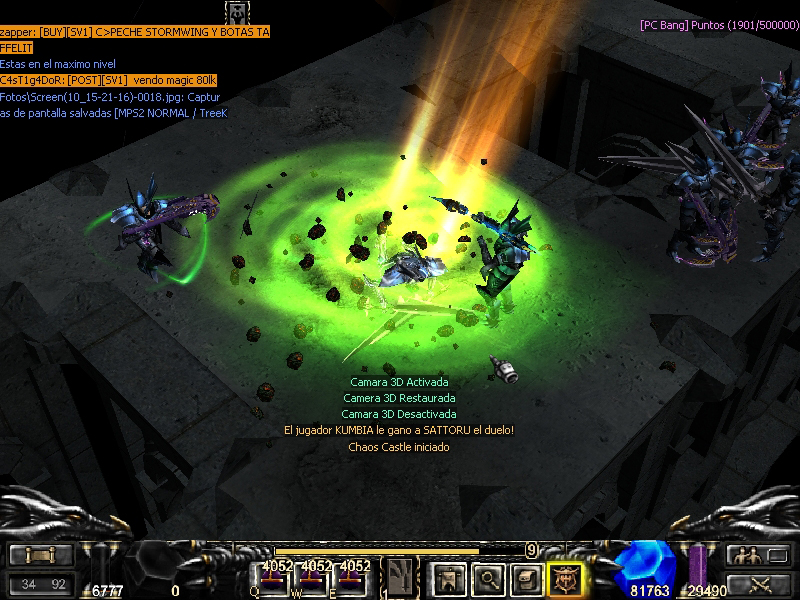
Task: Click the active buff icon at top
Action: [238, 12]
